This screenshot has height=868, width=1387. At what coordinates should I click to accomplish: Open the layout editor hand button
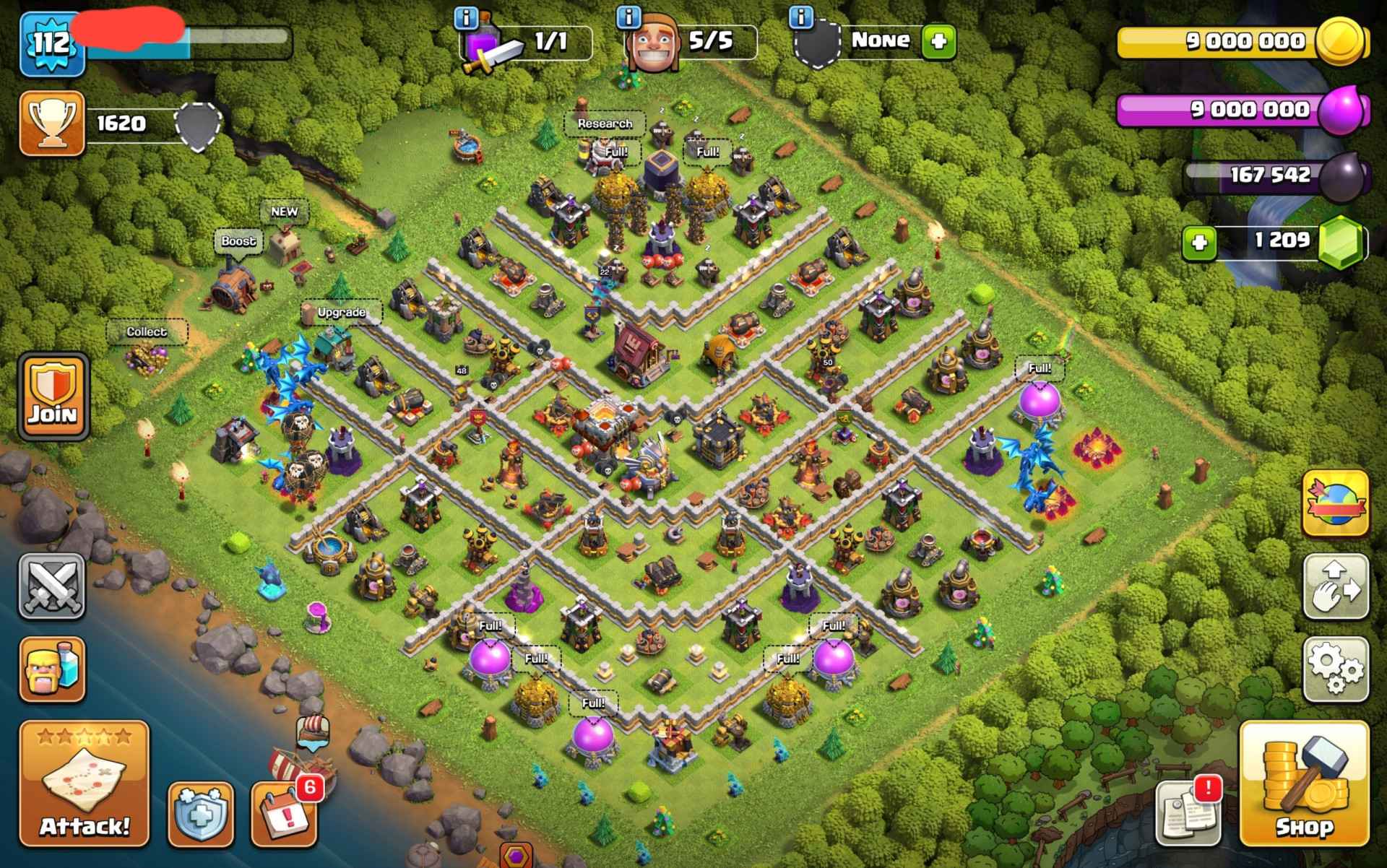(x=1336, y=586)
